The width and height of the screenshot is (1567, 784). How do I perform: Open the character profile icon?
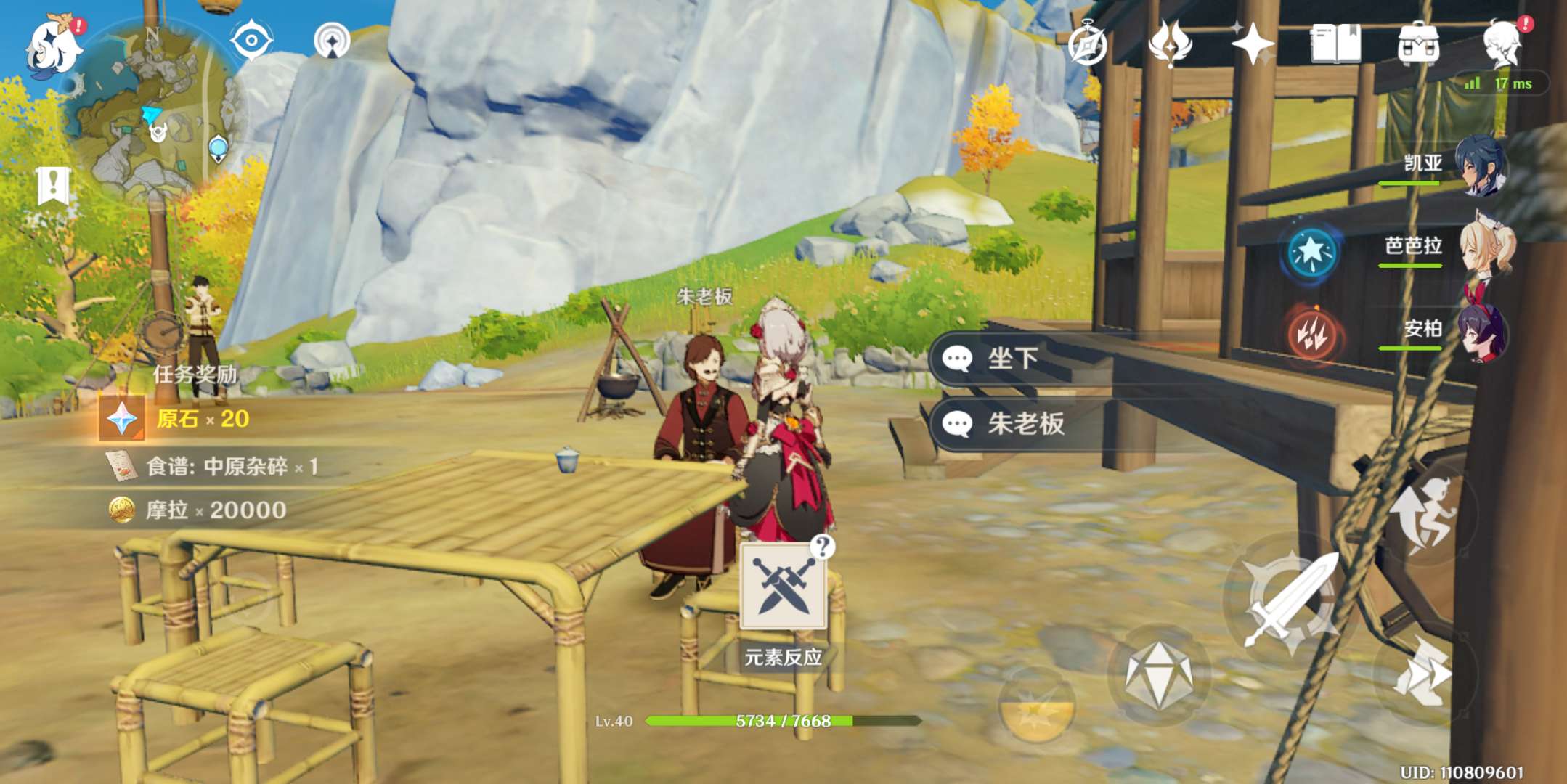coord(1502,44)
